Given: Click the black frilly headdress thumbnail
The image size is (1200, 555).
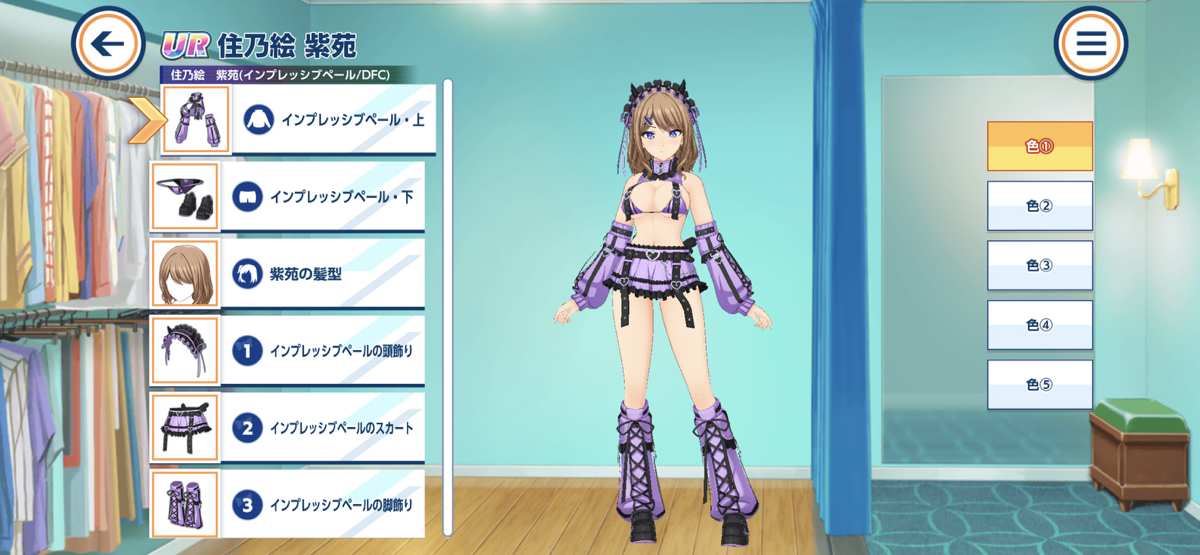Looking at the screenshot, I should click(184, 351).
